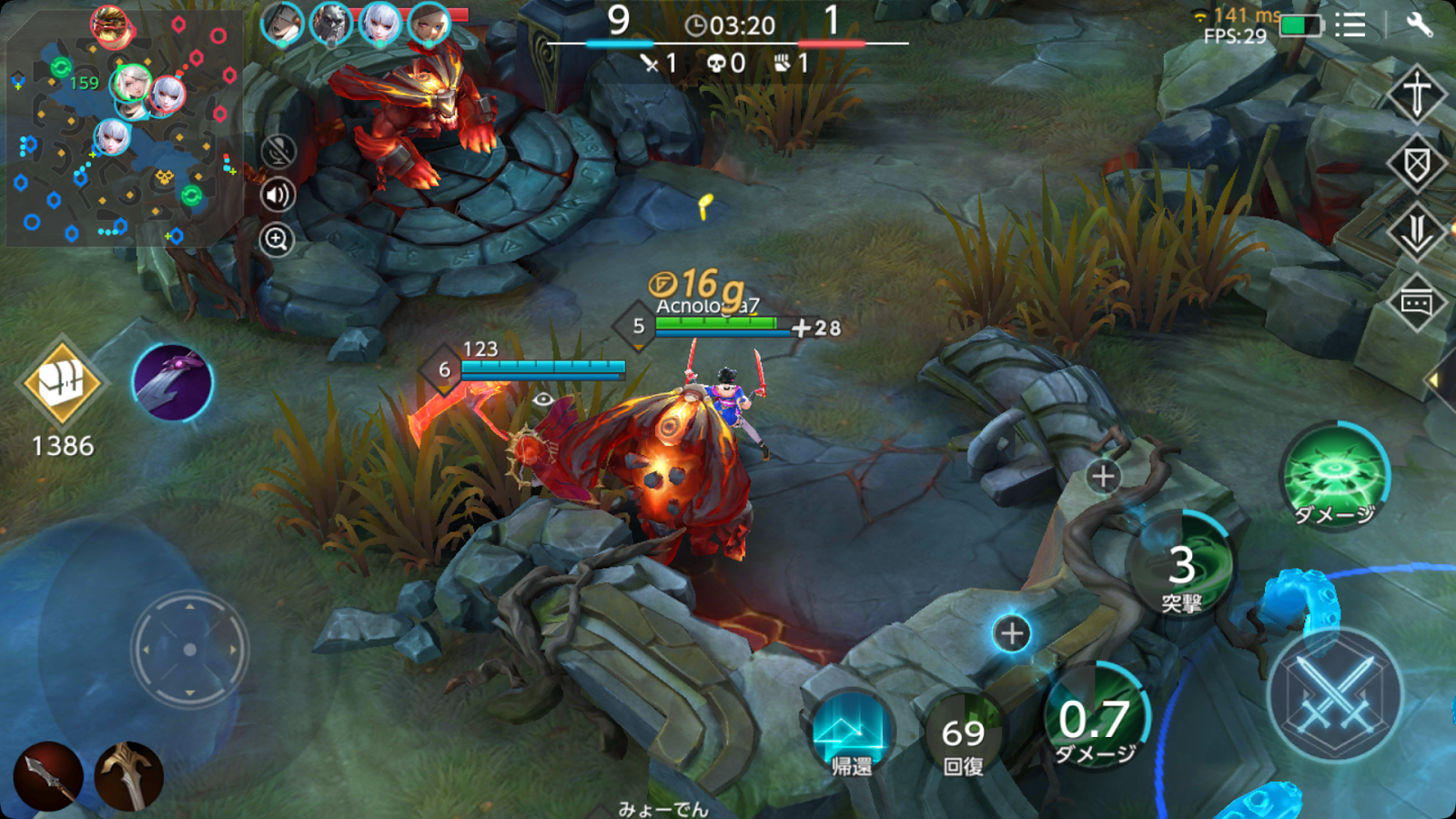Image resolution: width=1456 pixels, height=819 pixels.
Task: Toggle the speaker sound icon
Action: (278, 195)
